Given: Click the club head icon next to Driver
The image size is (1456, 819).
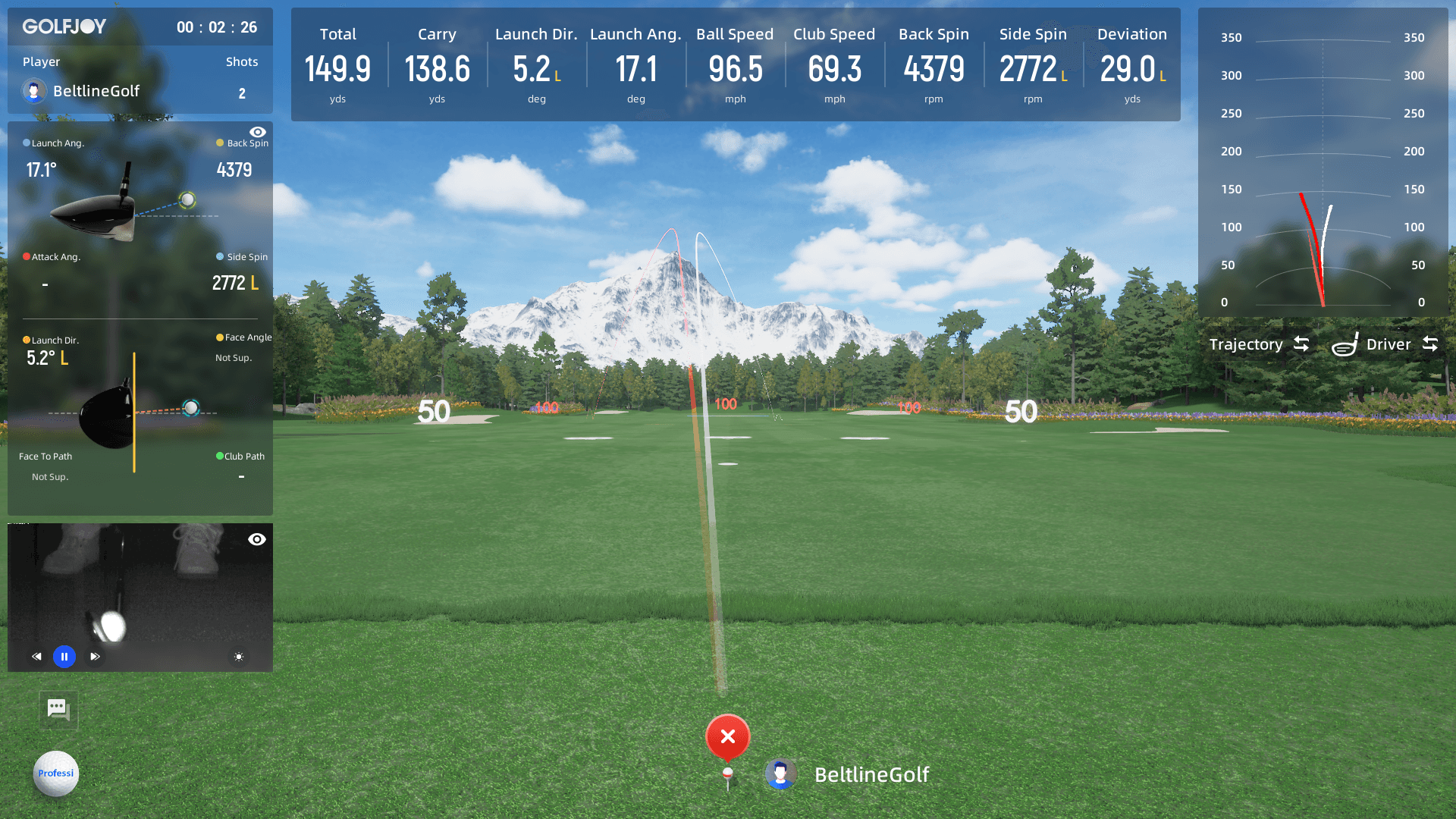Looking at the screenshot, I should pos(1345,344).
